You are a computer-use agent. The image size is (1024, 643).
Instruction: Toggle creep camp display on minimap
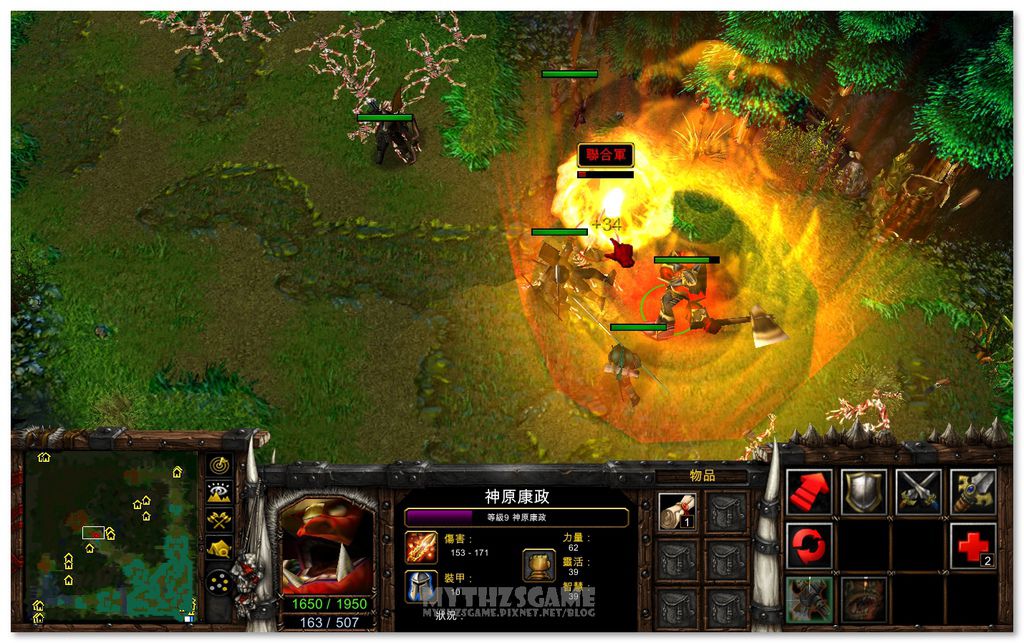click(x=219, y=548)
